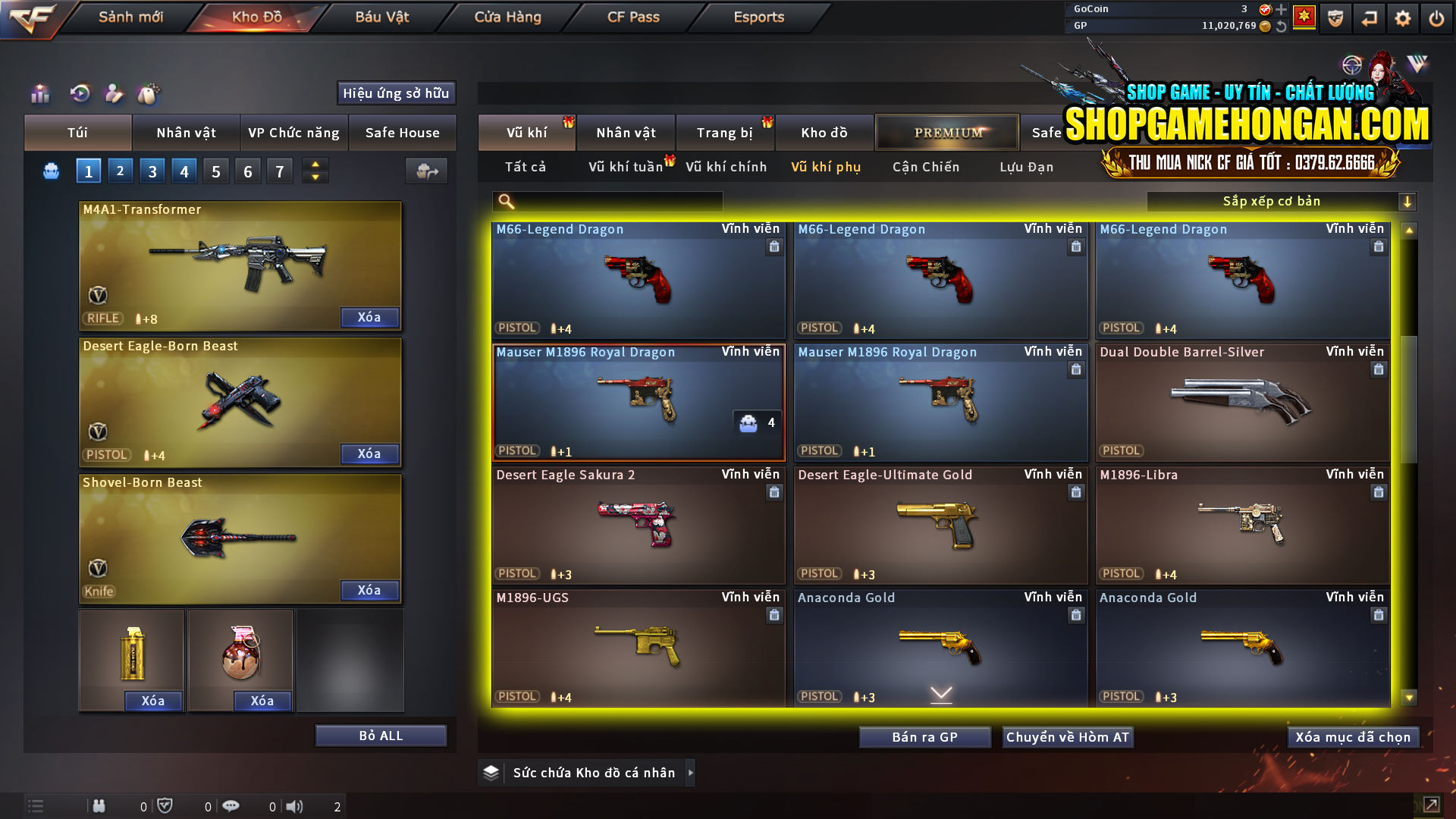The image size is (1456, 819).
Task: Expand Sức chứa Kho đồ cá nhân arrow
Action: 691,773
